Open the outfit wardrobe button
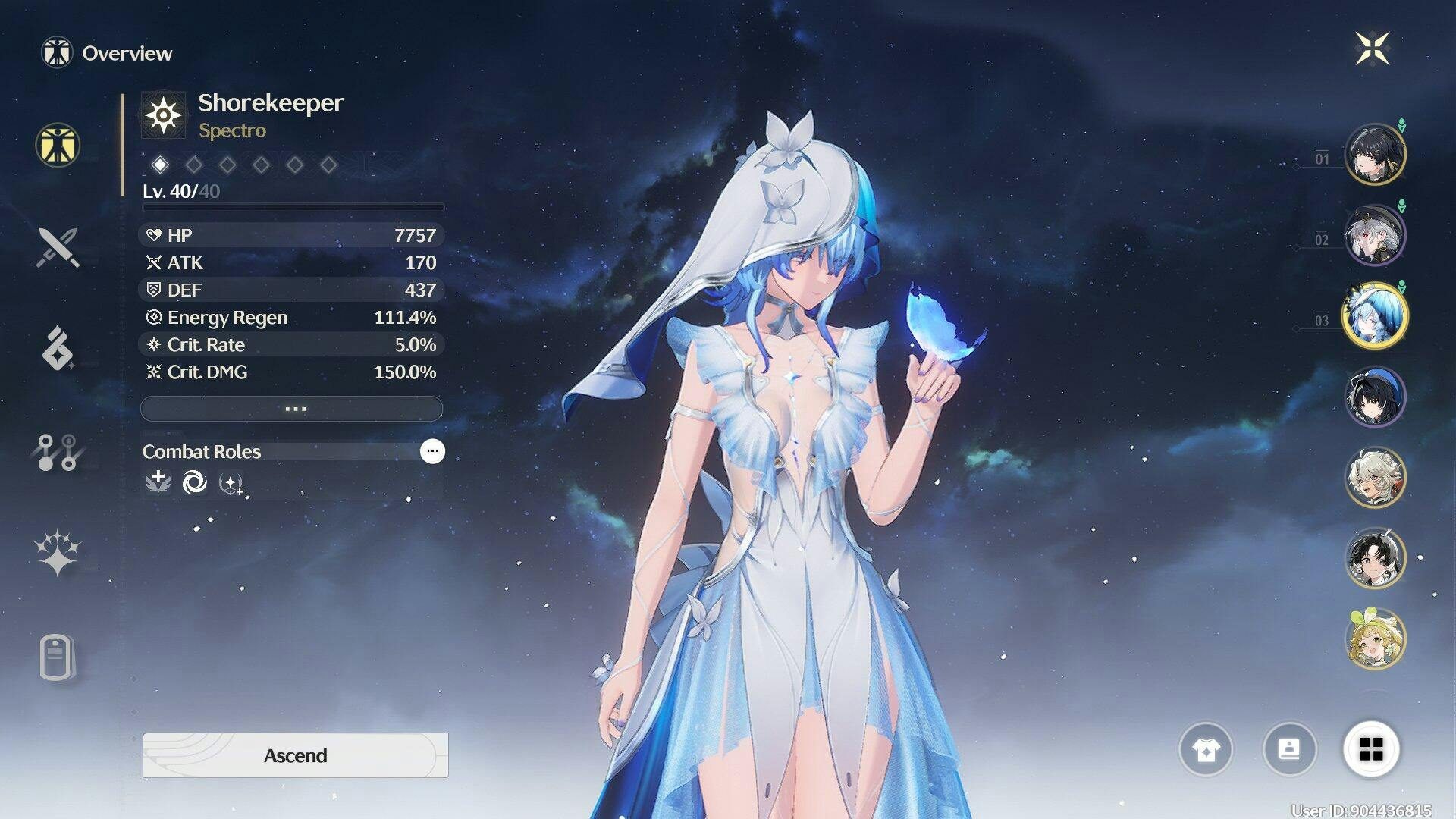 click(1206, 750)
